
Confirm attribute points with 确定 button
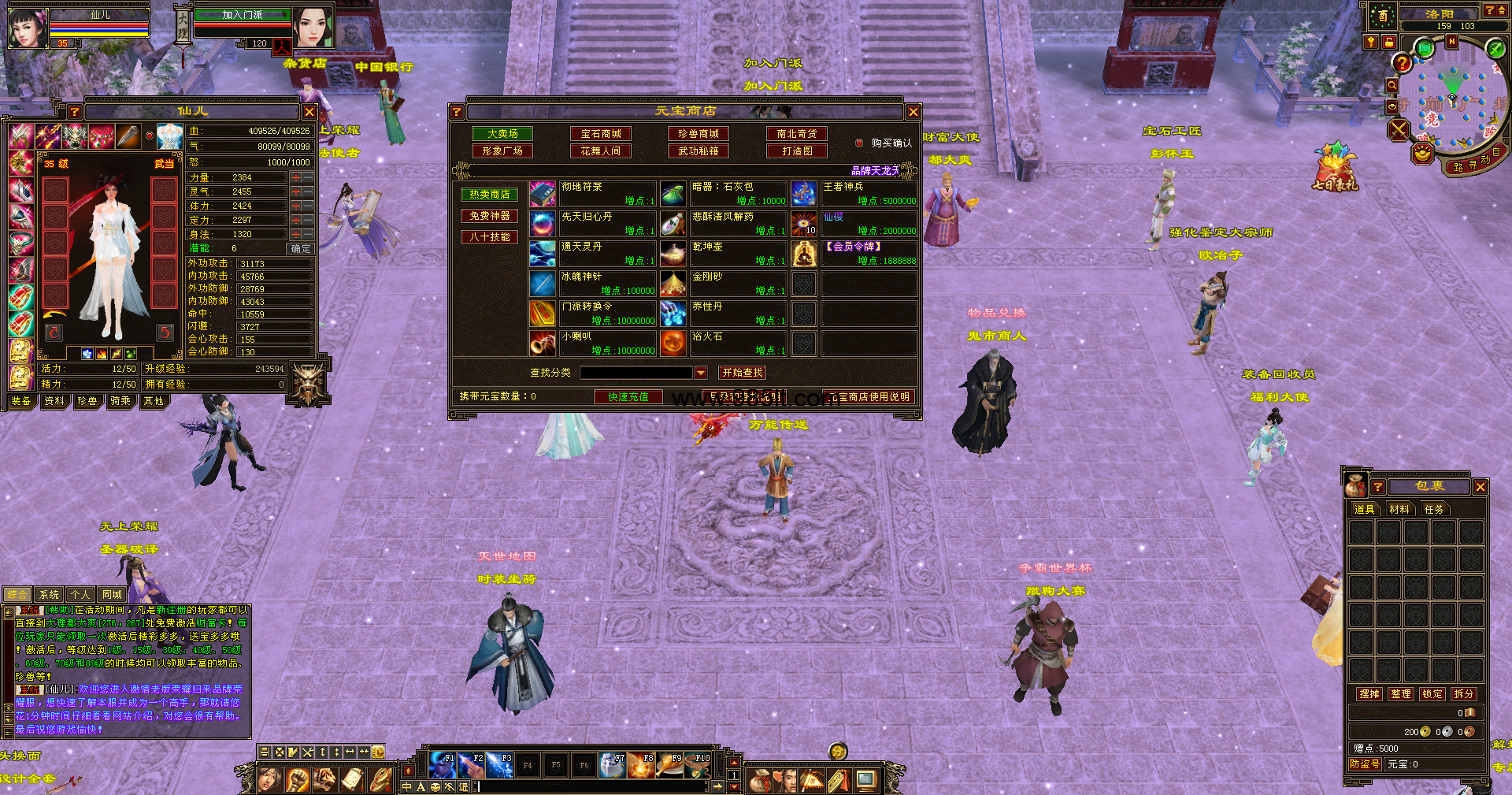click(x=300, y=249)
